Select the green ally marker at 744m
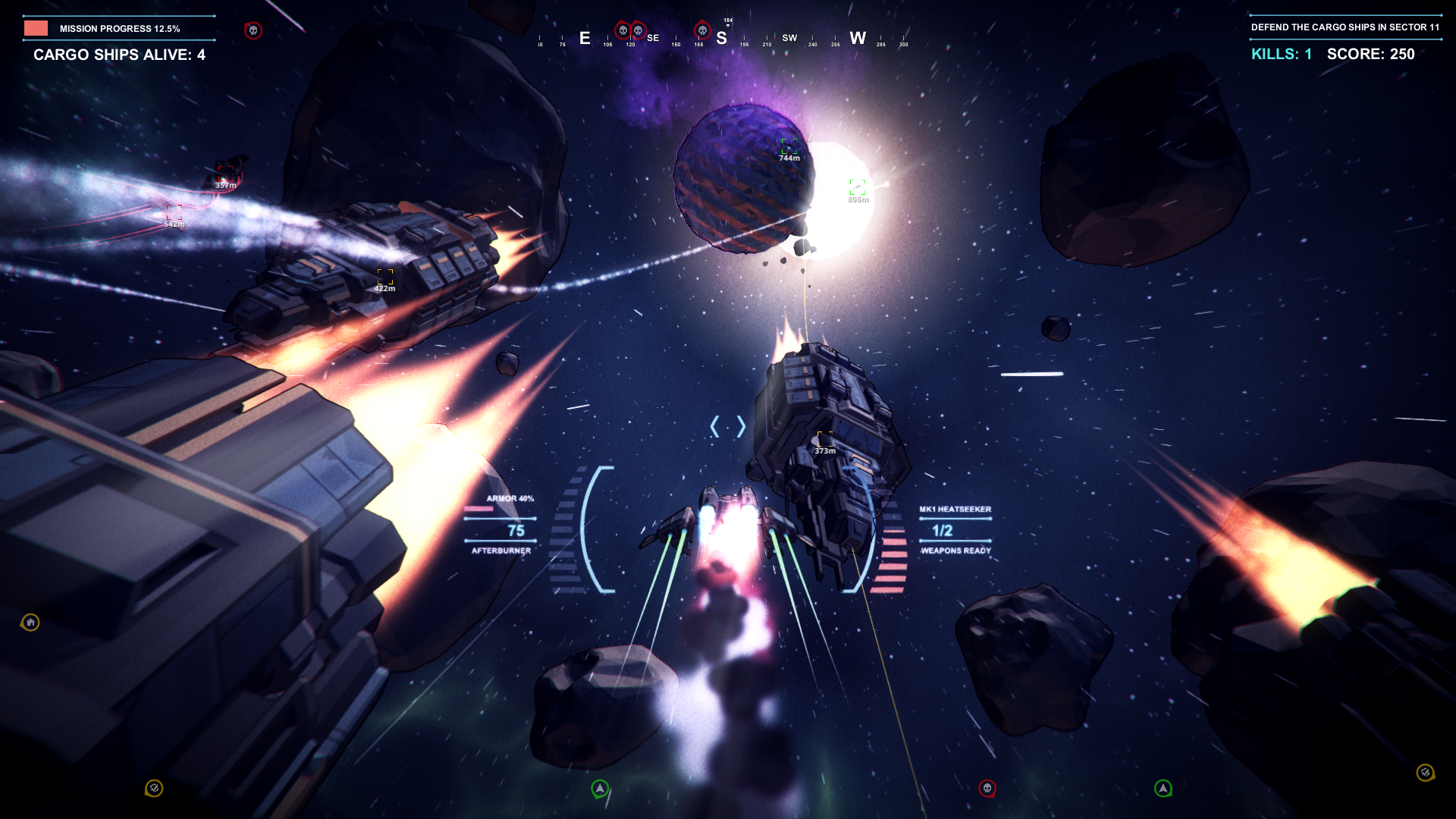This screenshot has height=819, width=1456. [789, 146]
